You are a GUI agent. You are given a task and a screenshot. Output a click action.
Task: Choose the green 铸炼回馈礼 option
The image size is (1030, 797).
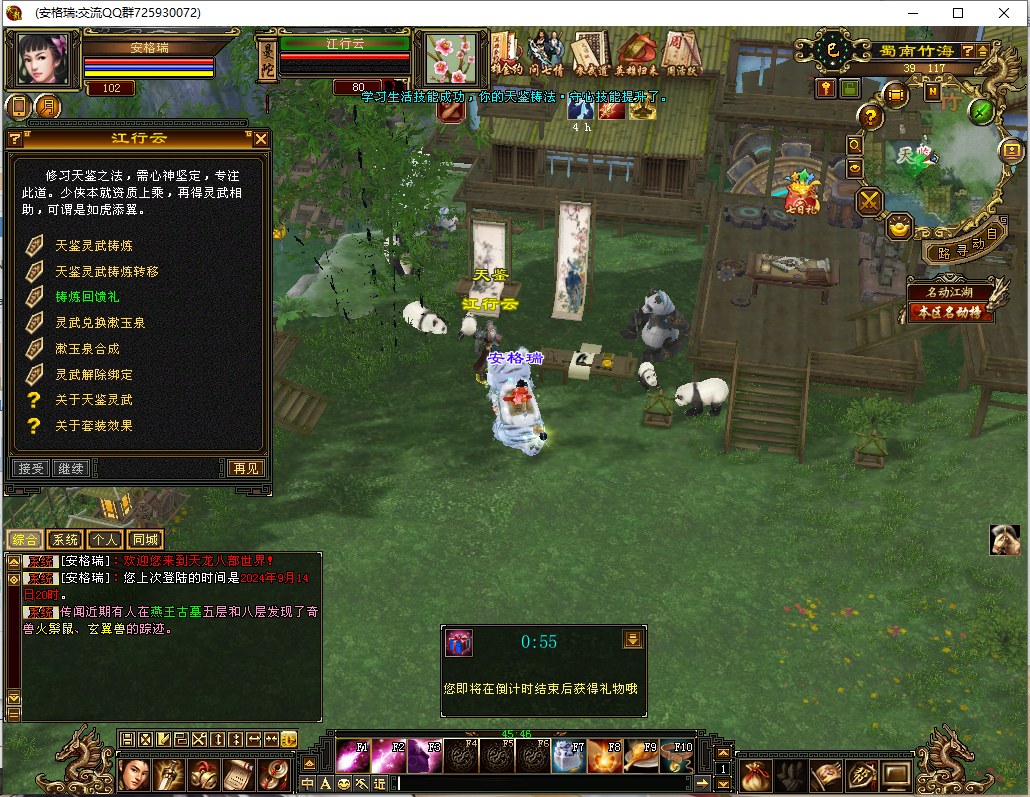point(86,297)
